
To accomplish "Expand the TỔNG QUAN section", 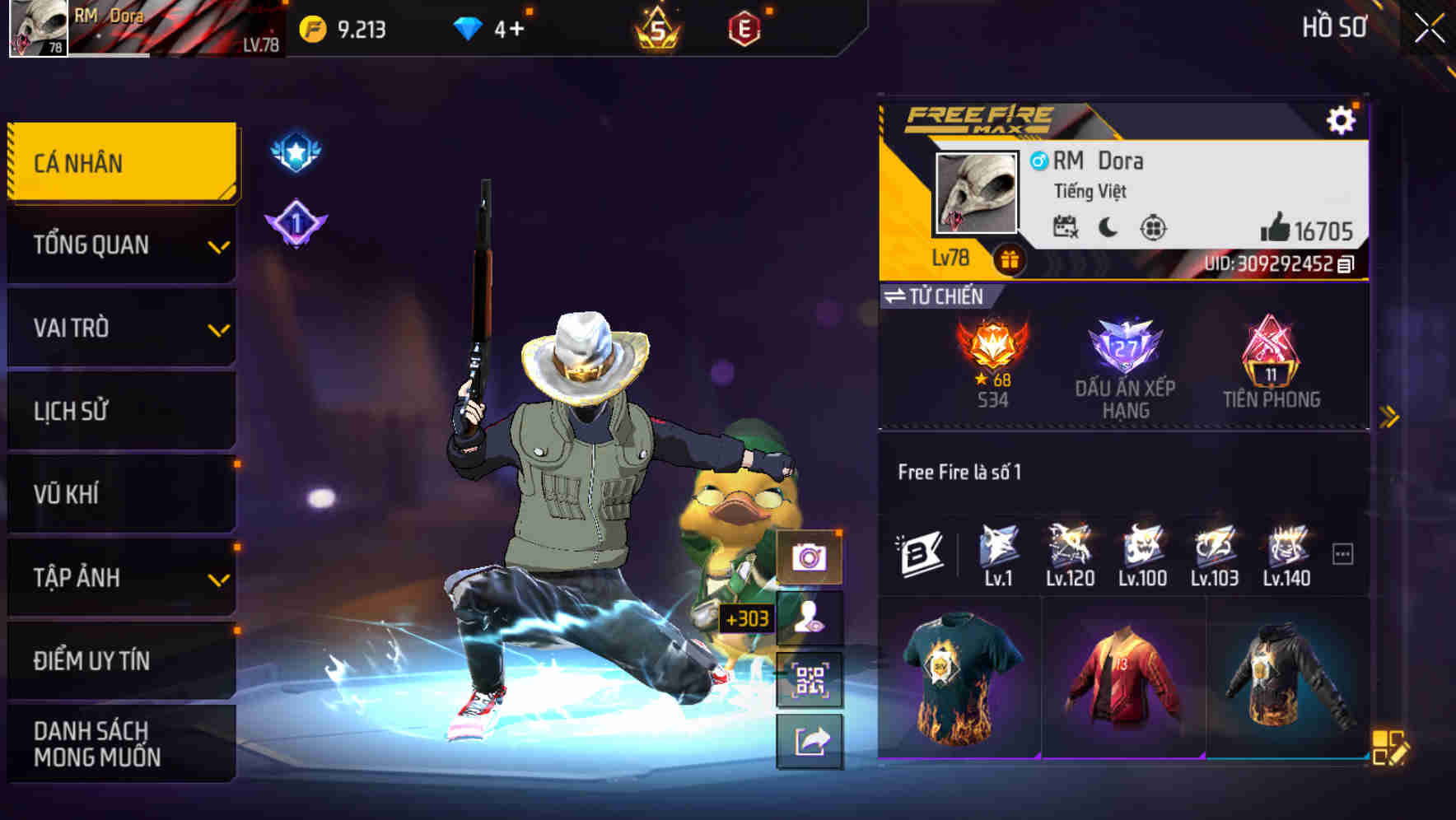I will [x=120, y=245].
